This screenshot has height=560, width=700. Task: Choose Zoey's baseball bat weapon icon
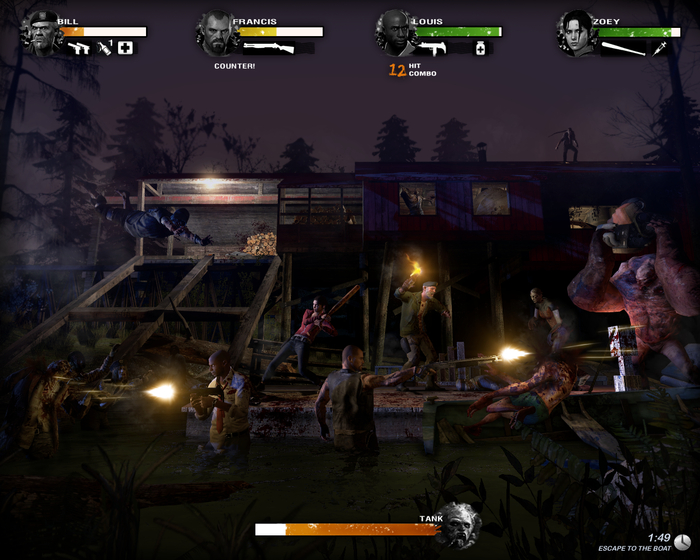623,48
